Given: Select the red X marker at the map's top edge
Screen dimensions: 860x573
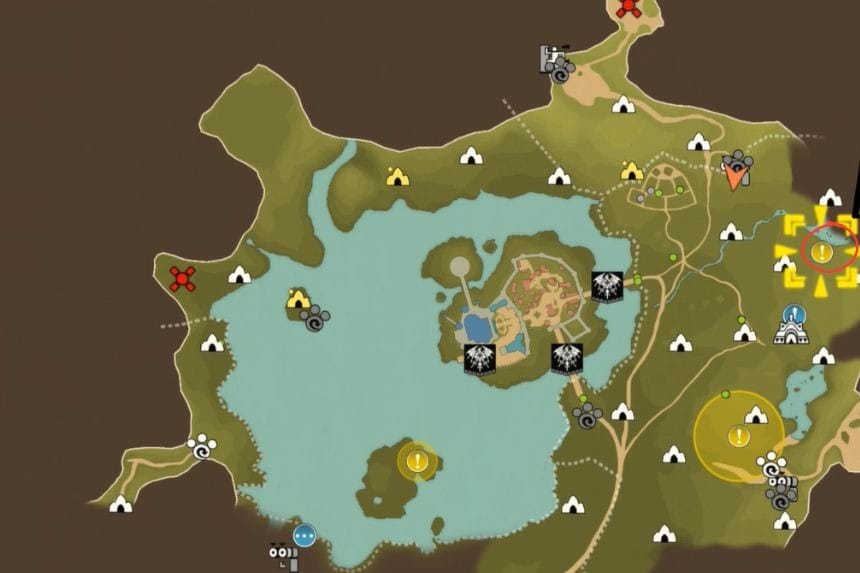Looking at the screenshot, I should point(628,8).
